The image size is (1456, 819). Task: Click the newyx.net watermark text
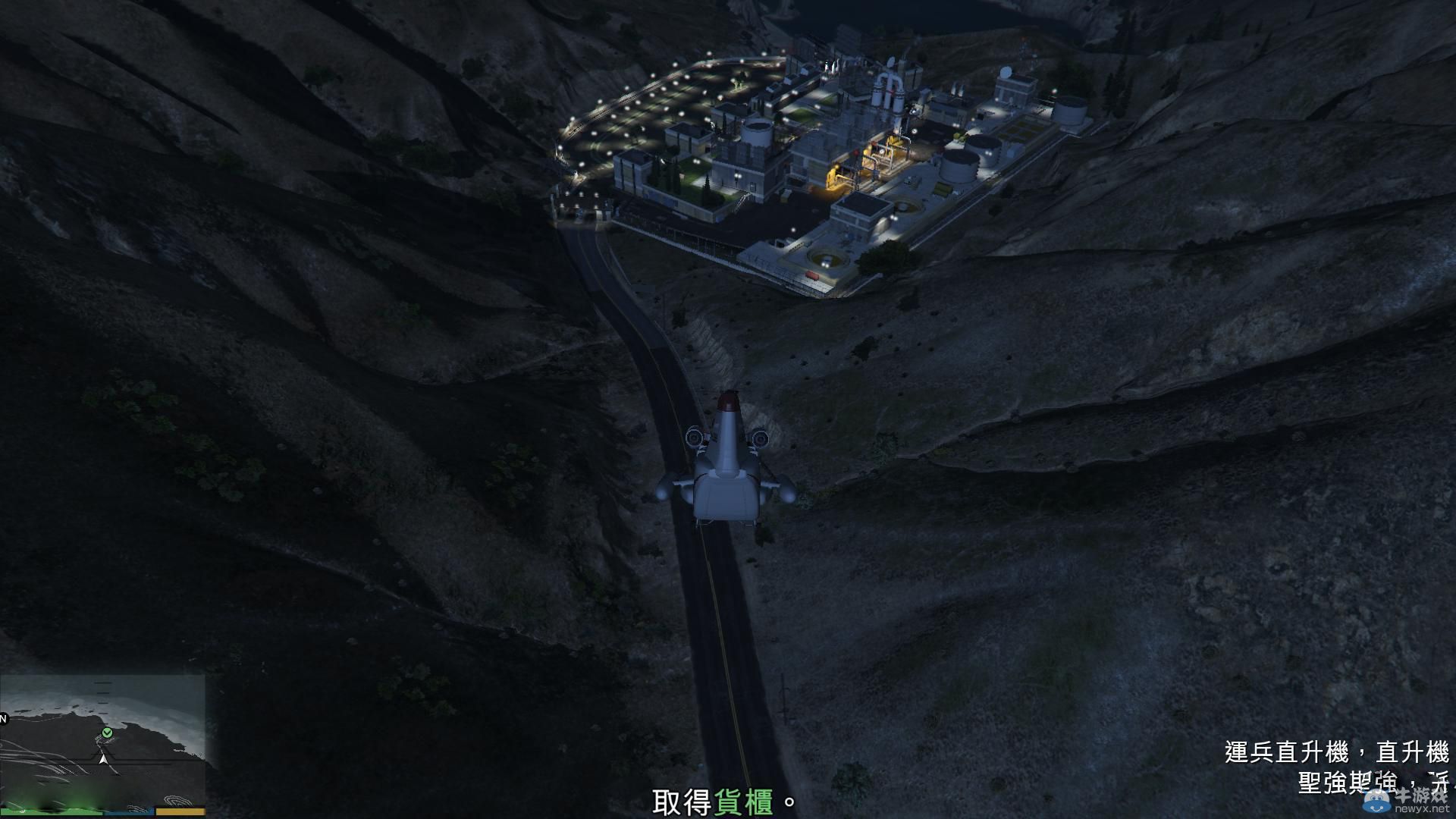[1424, 808]
